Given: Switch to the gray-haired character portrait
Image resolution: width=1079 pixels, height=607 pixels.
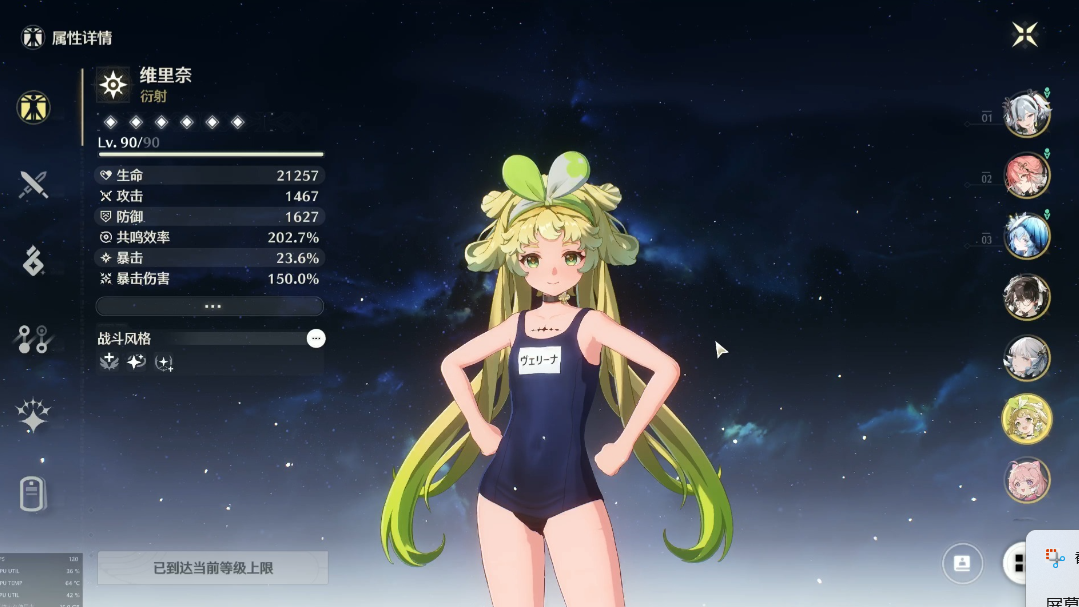Looking at the screenshot, I should pyautogui.click(x=1026, y=358).
